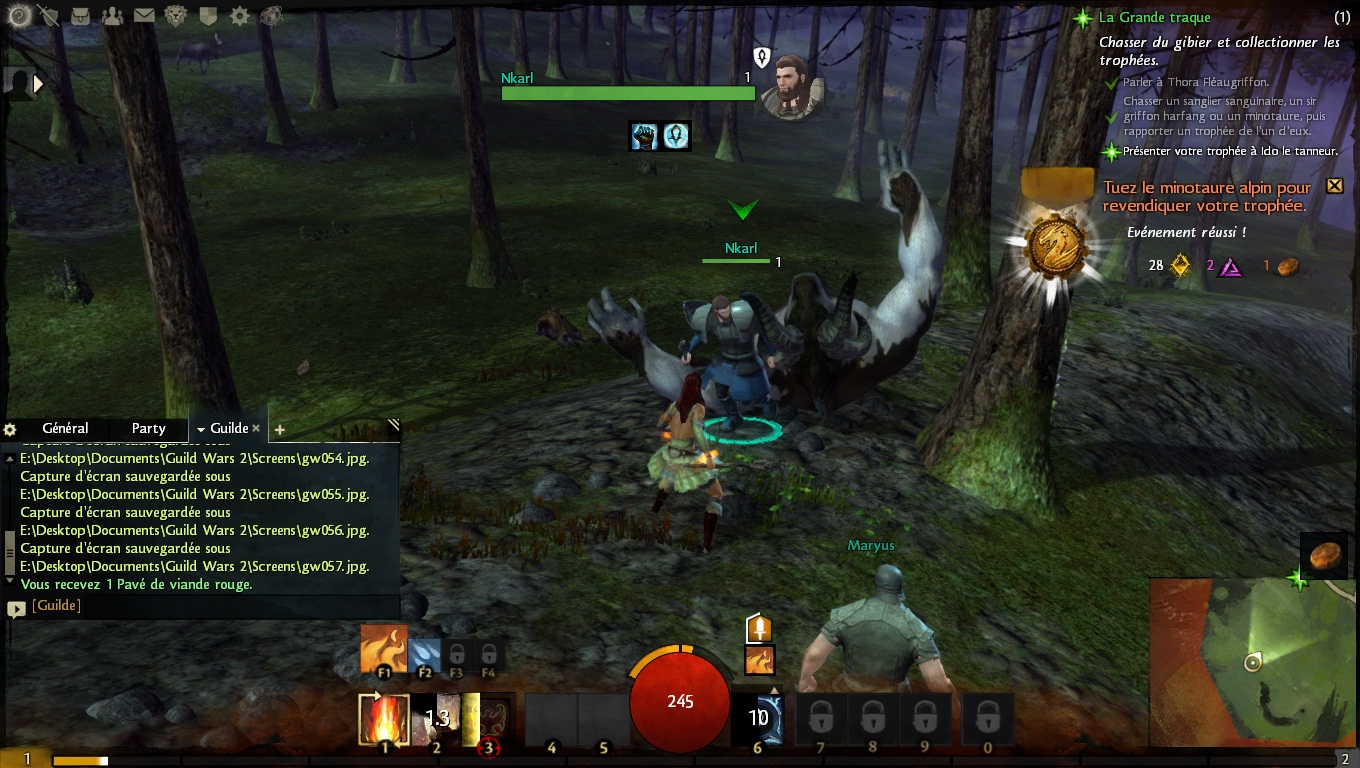Open the gear-shaped game options menu
Image resolution: width=1360 pixels, height=768 pixels.
coord(240,15)
